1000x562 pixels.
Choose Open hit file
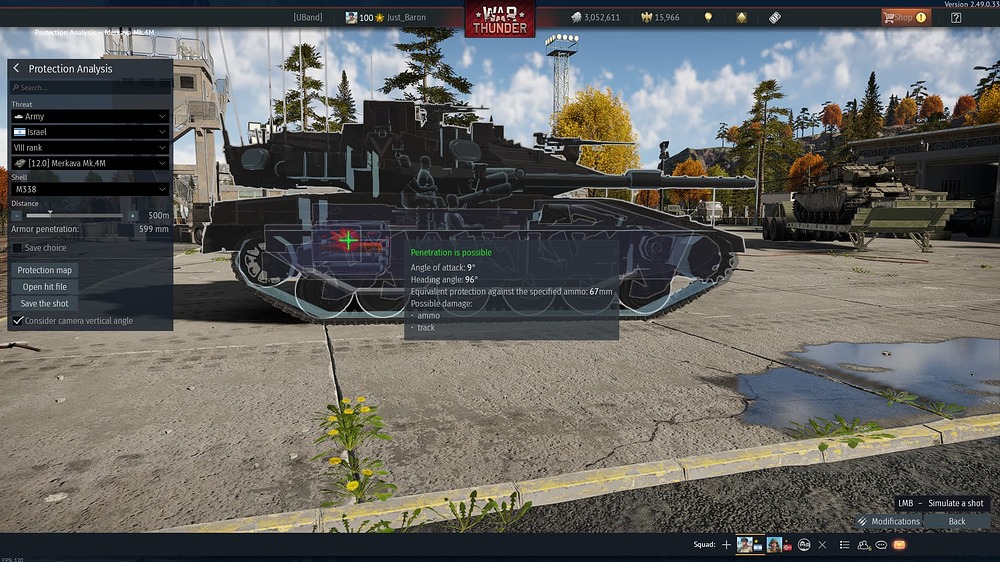coord(45,287)
